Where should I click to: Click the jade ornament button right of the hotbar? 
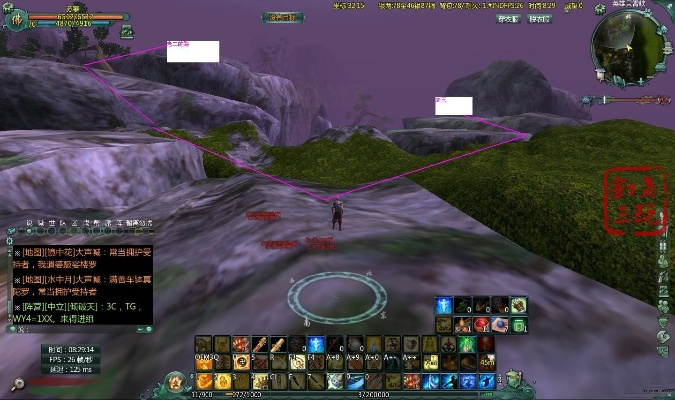(513, 380)
